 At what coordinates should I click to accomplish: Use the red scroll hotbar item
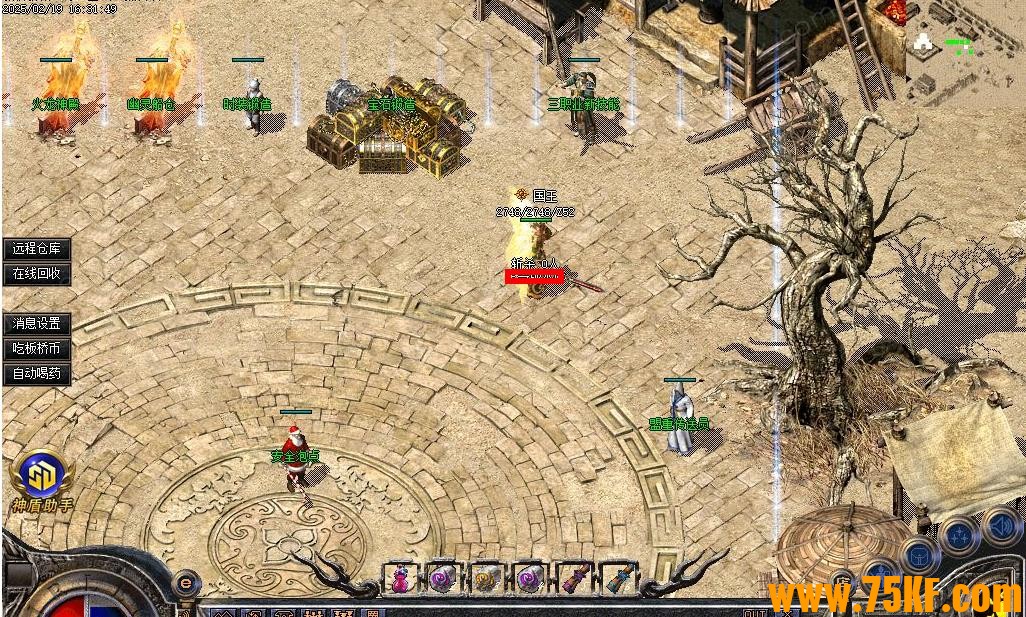(573, 579)
